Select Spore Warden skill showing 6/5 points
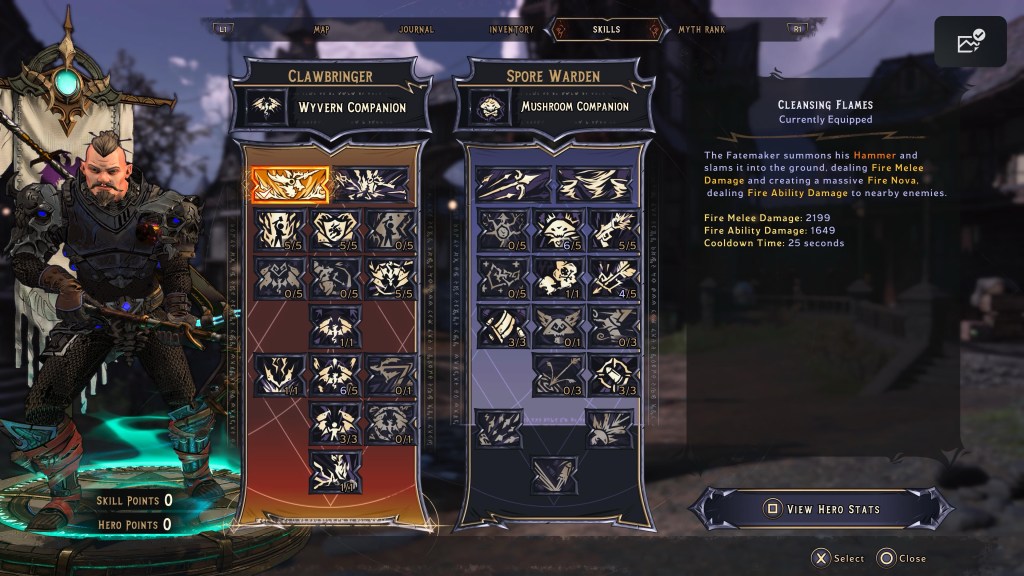Image resolution: width=1024 pixels, height=576 pixels. 558,230
